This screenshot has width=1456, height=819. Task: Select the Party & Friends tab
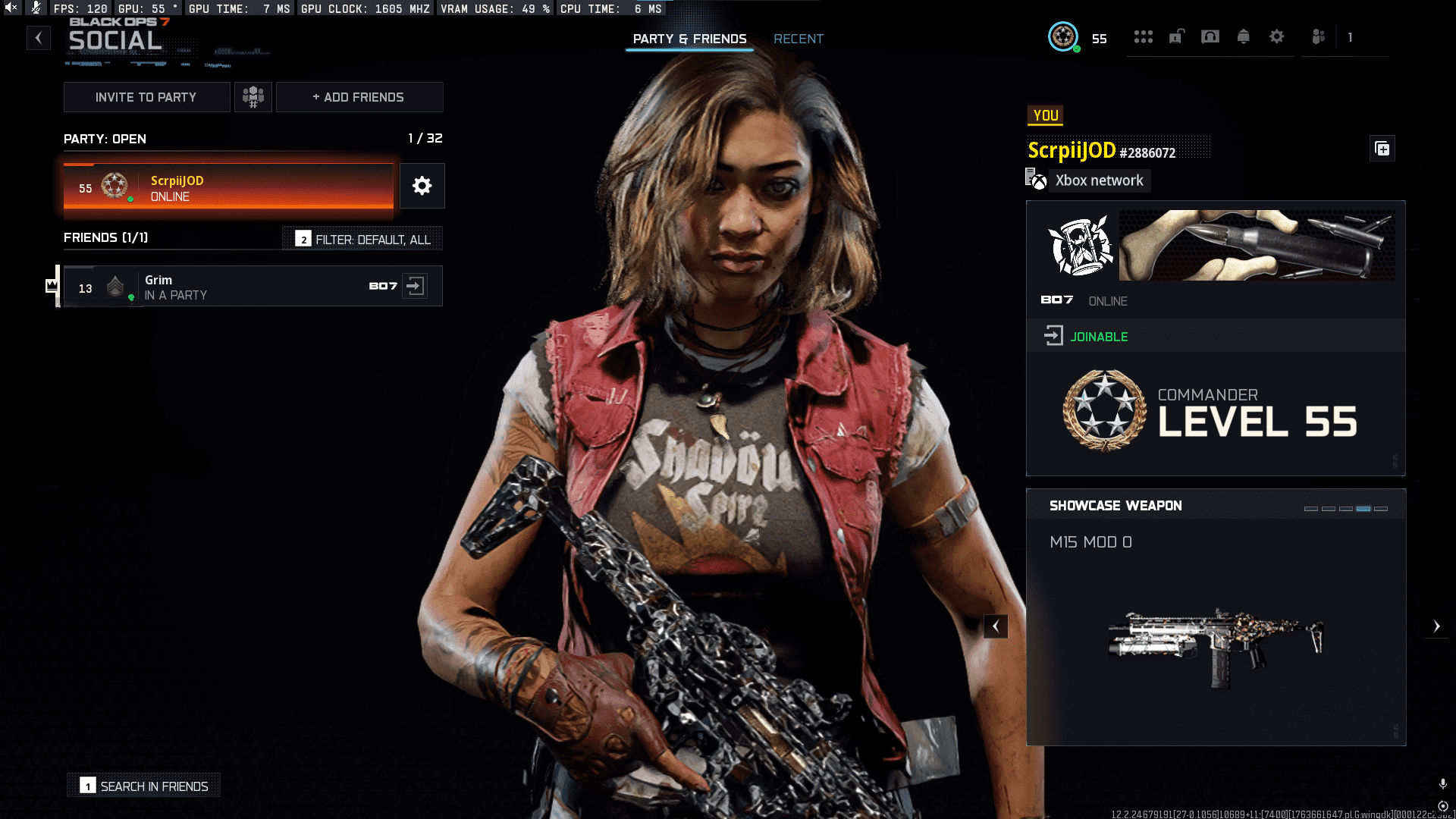(689, 39)
